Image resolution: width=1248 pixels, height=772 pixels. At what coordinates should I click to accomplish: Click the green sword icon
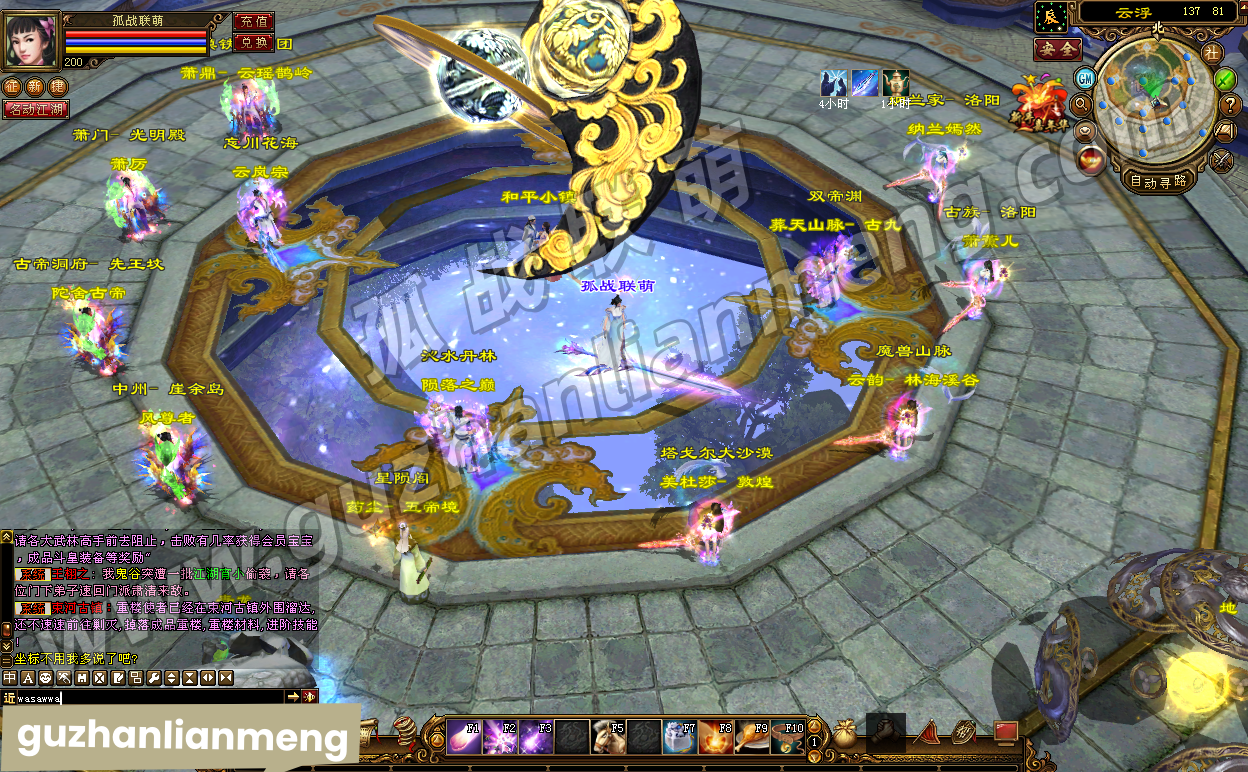pos(1225,78)
